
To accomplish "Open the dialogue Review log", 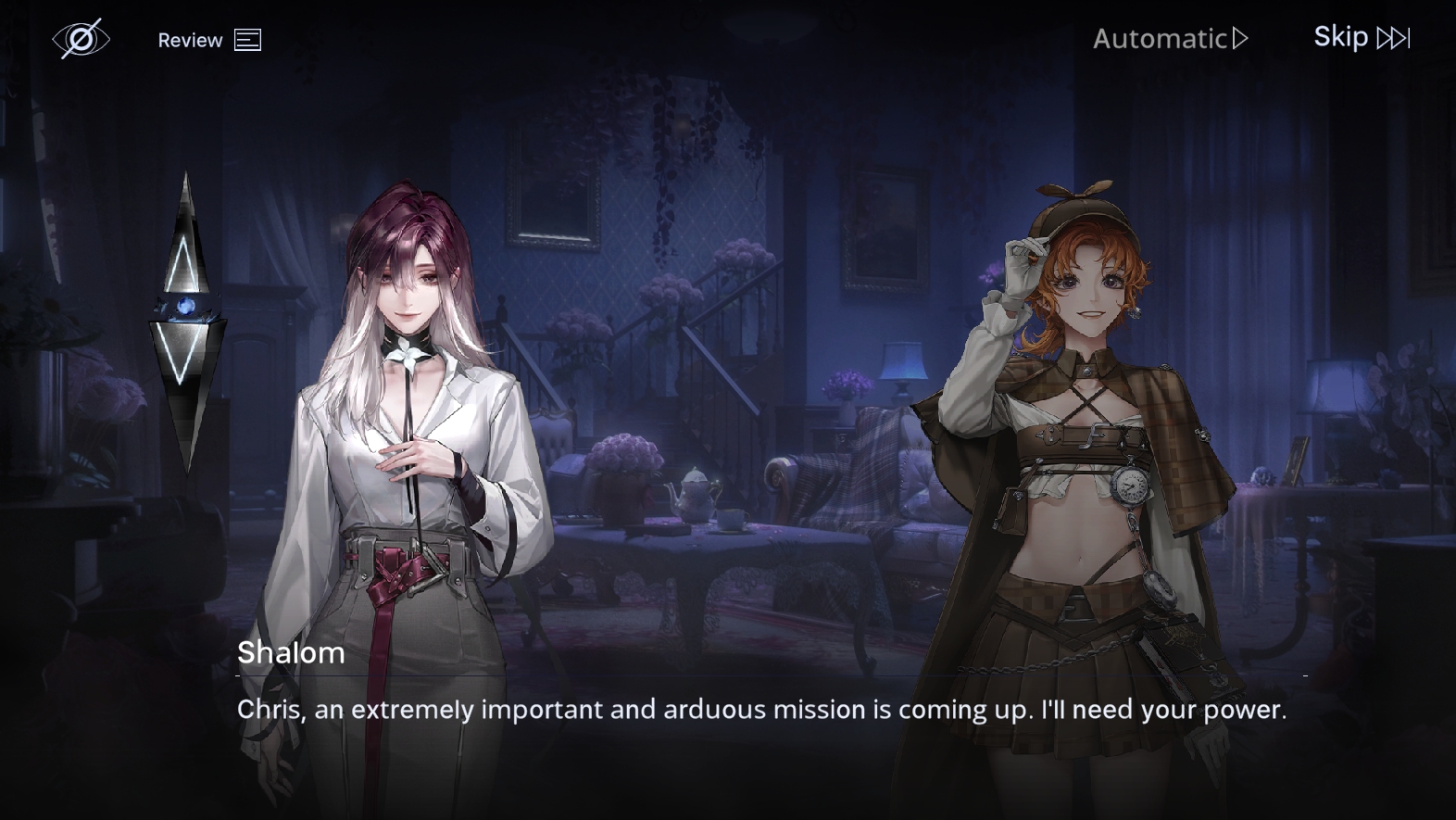I will [x=208, y=40].
